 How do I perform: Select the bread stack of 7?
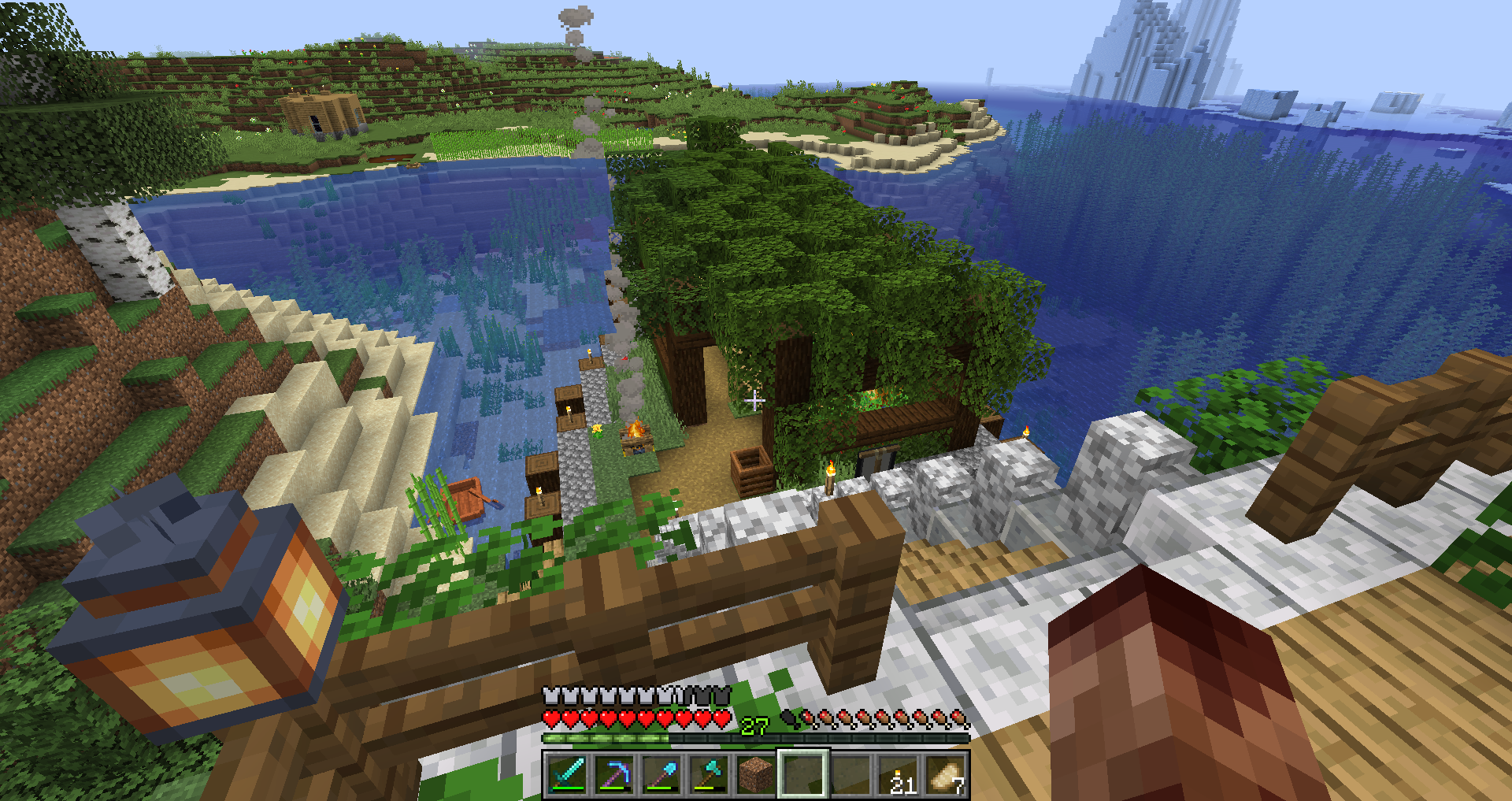[946, 773]
